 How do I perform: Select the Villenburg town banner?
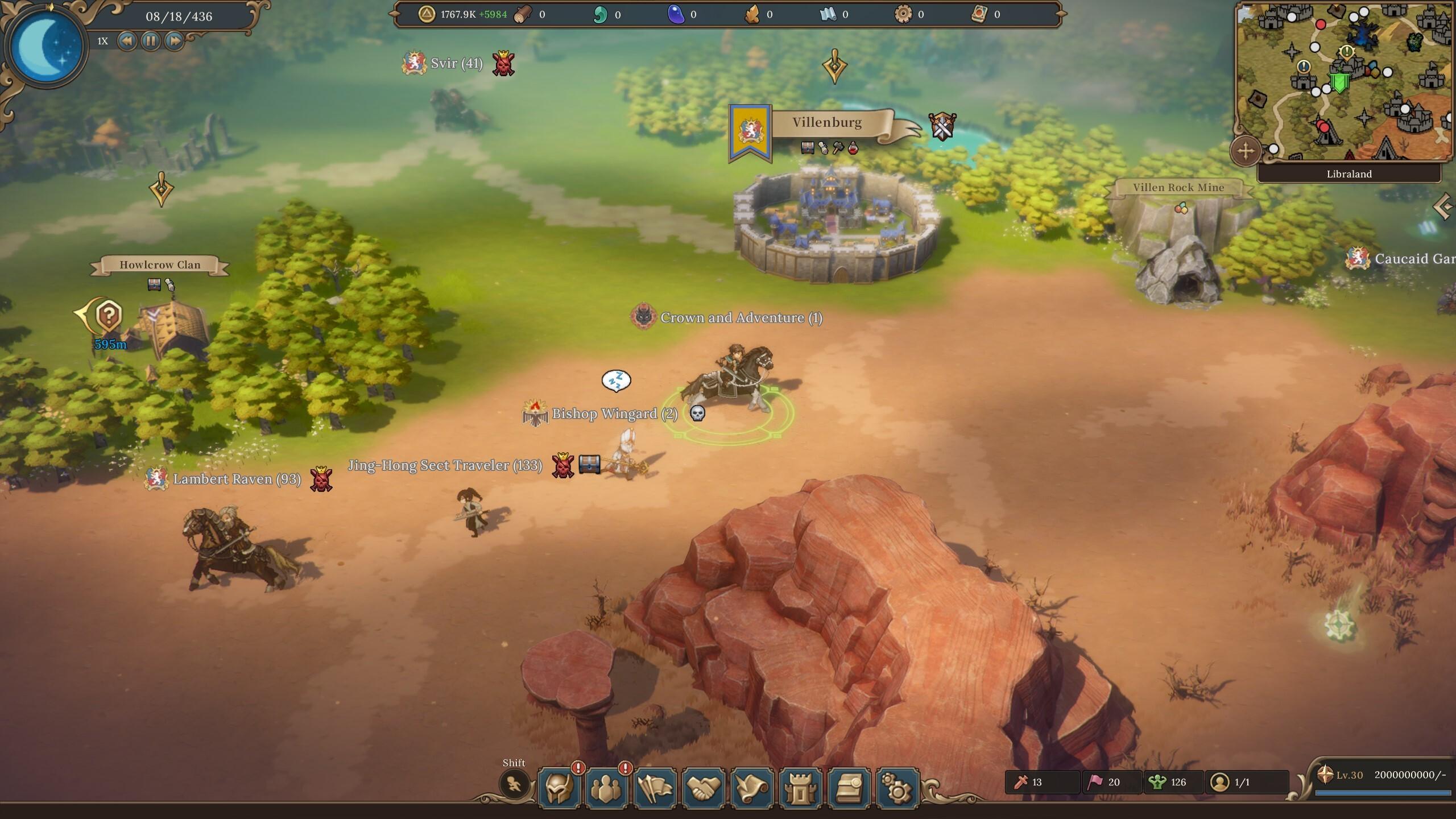[827, 123]
